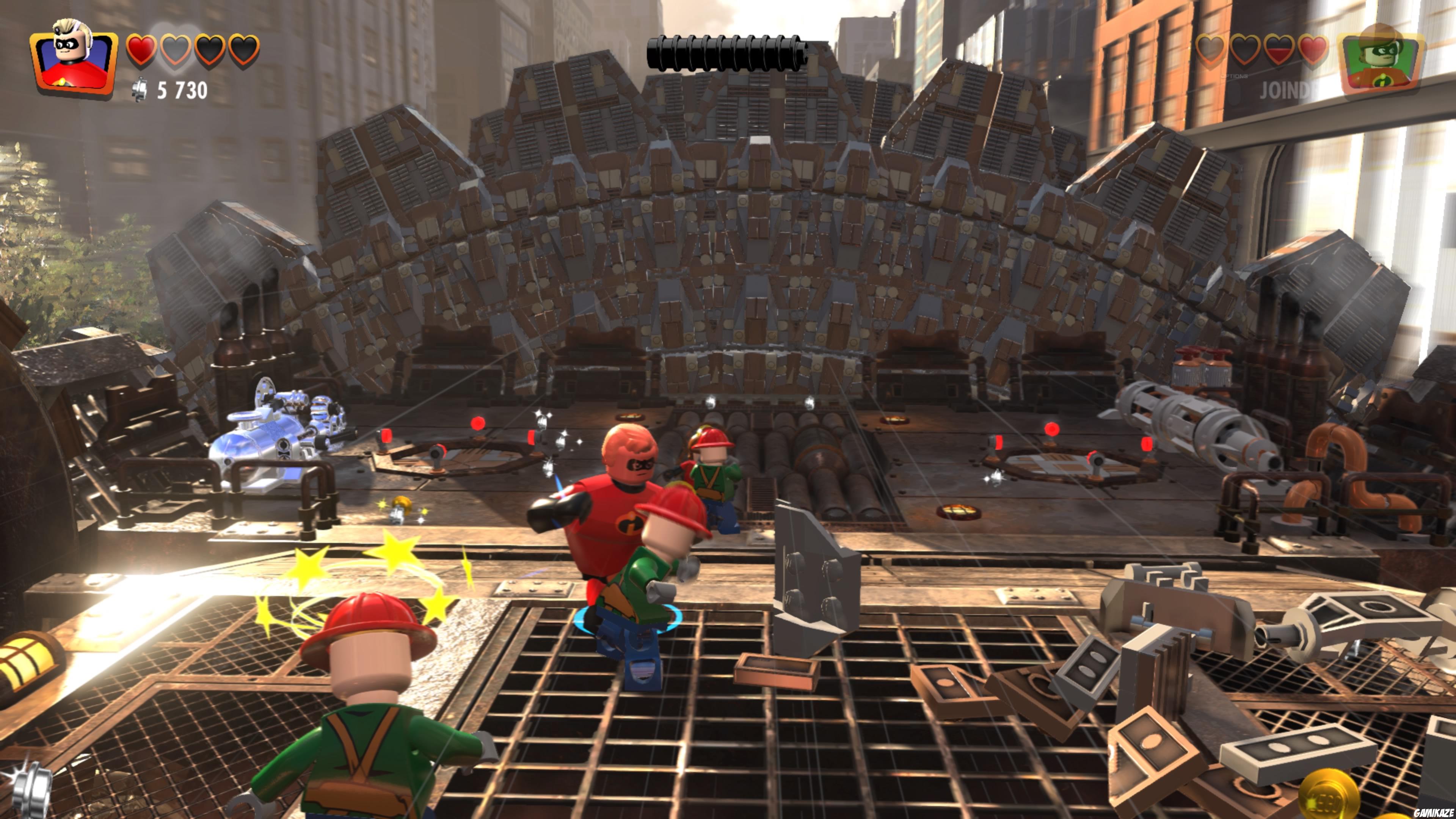This screenshot has width=1456, height=819.
Task: Click the half-filled heart in the right HUD
Action: coord(1279,50)
